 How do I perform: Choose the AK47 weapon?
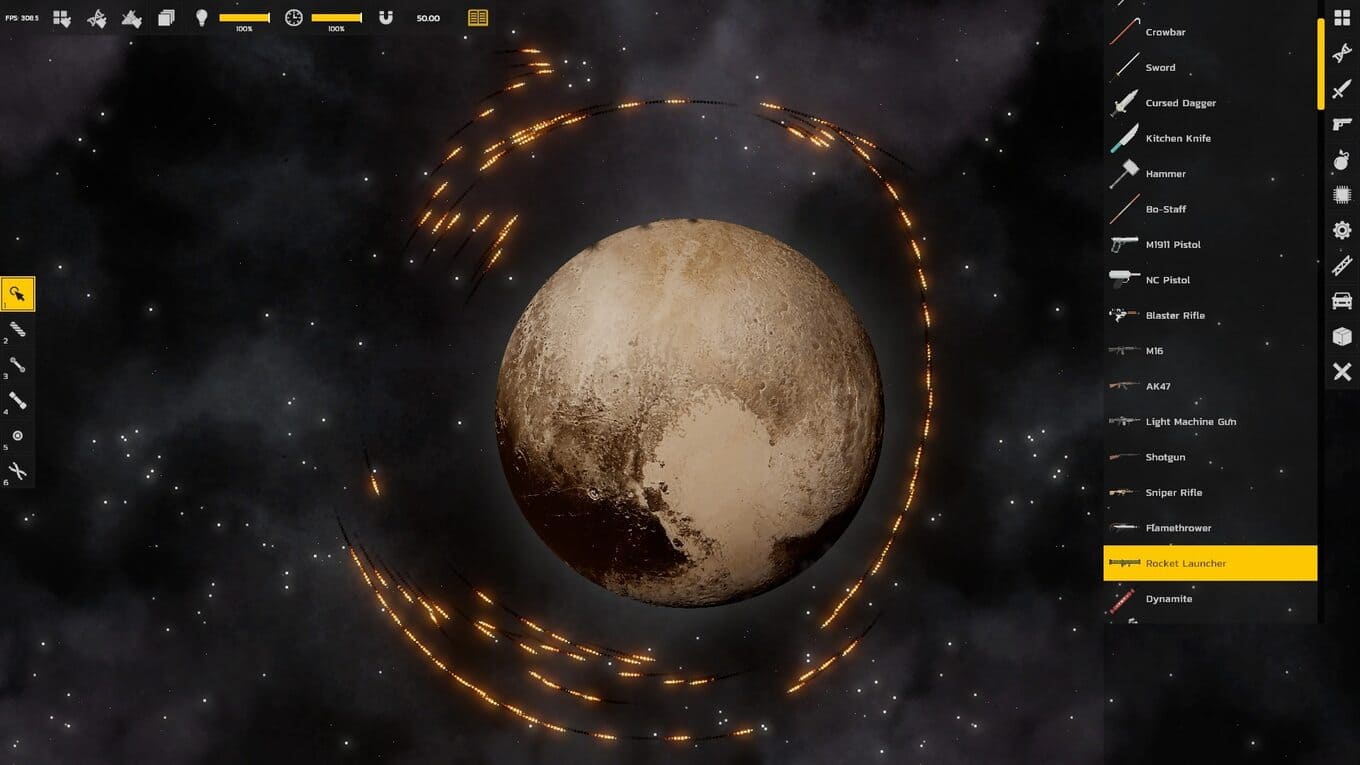[1157, 386]
